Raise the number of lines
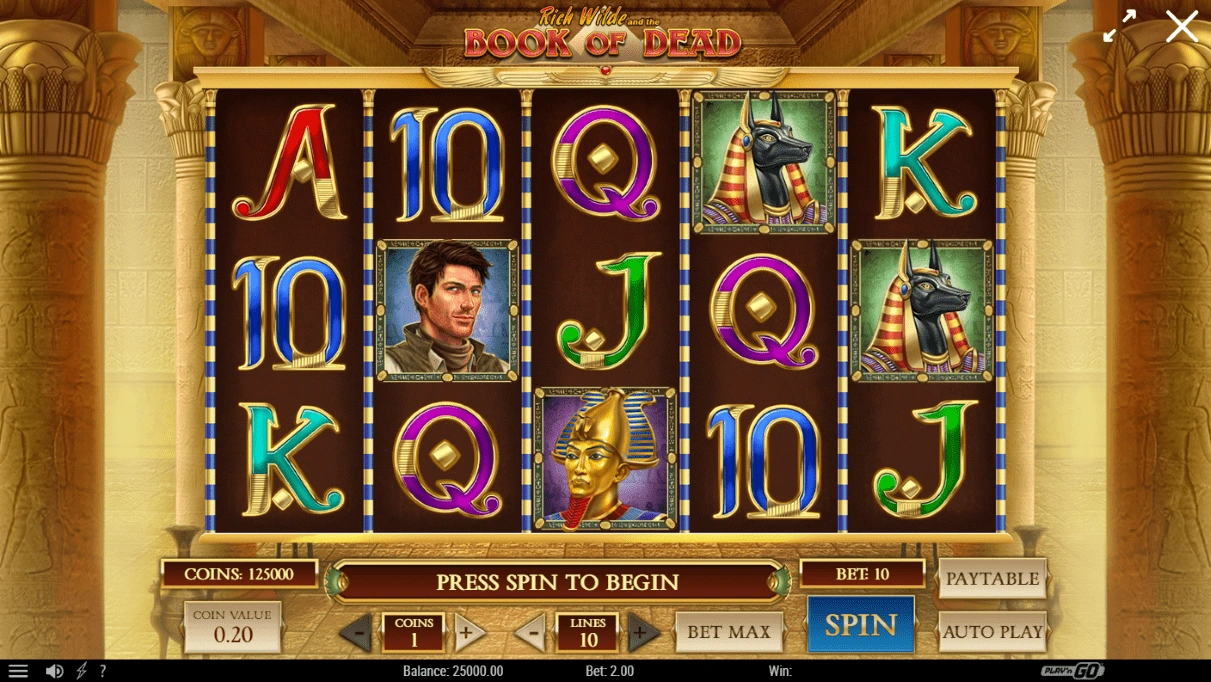This screenshot has height=682, width=1211. point(644,632)
